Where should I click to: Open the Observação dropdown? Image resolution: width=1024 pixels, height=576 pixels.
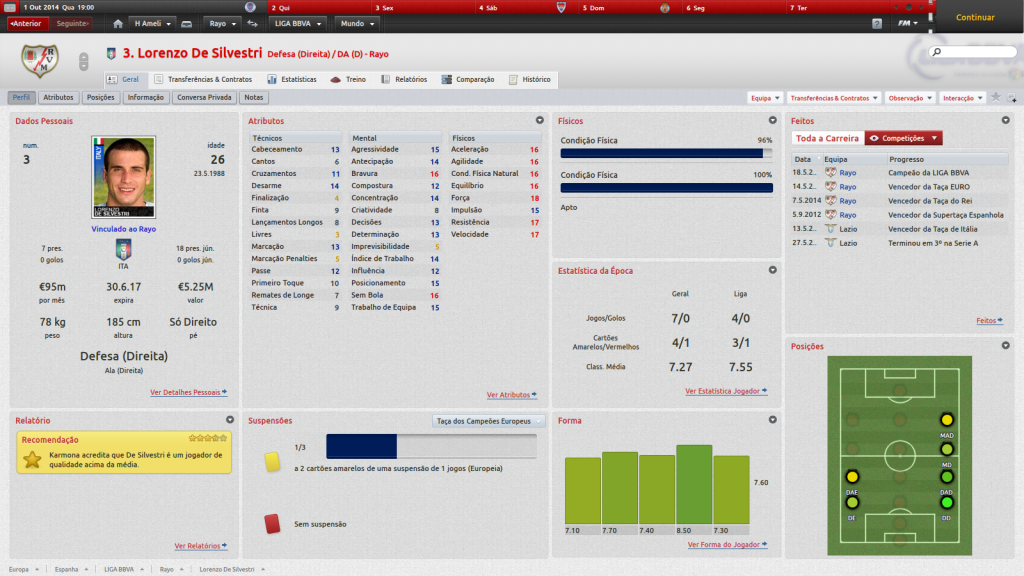(x=910, y=98)
